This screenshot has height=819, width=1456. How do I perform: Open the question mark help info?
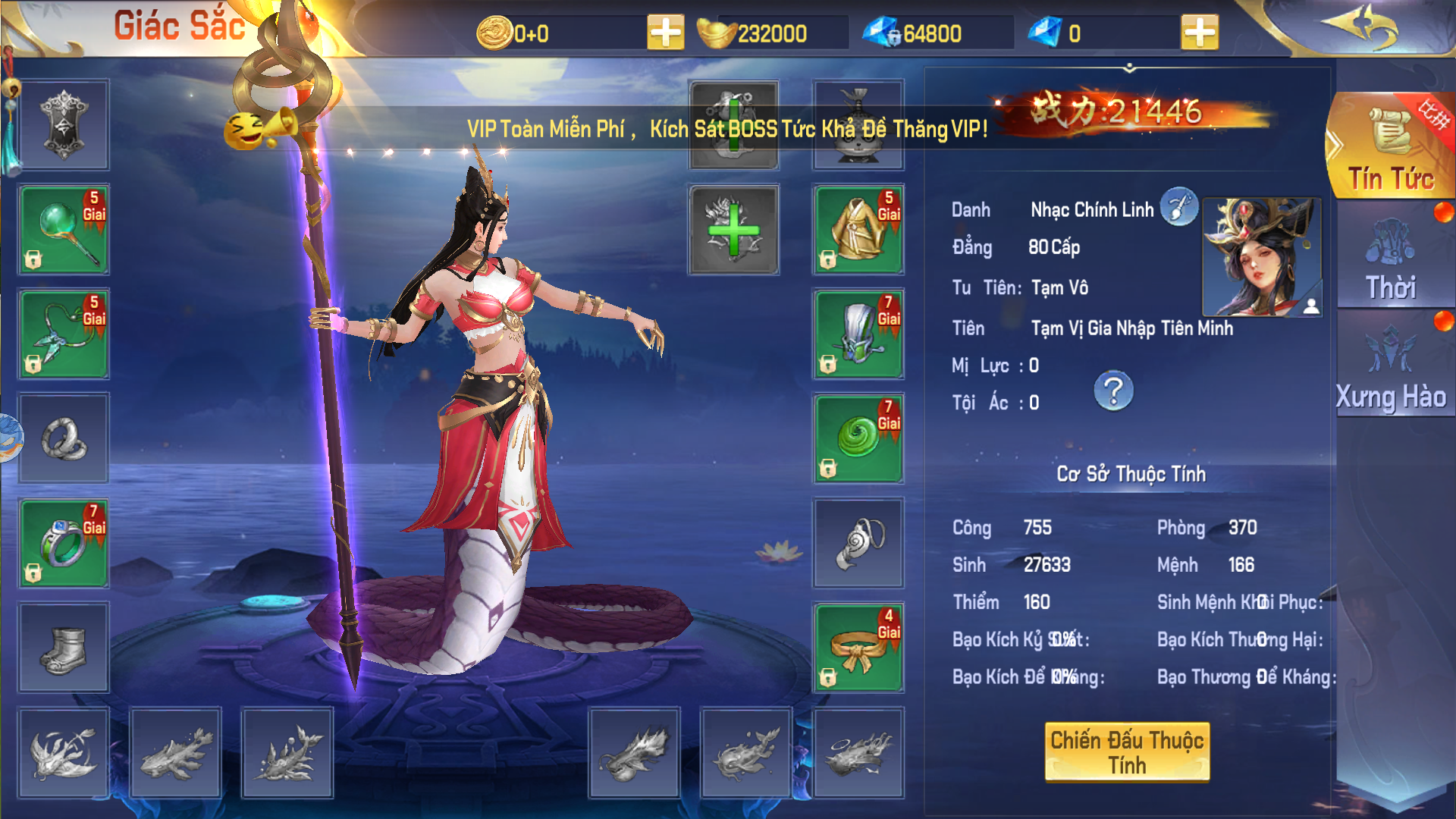click(1113, 391)
